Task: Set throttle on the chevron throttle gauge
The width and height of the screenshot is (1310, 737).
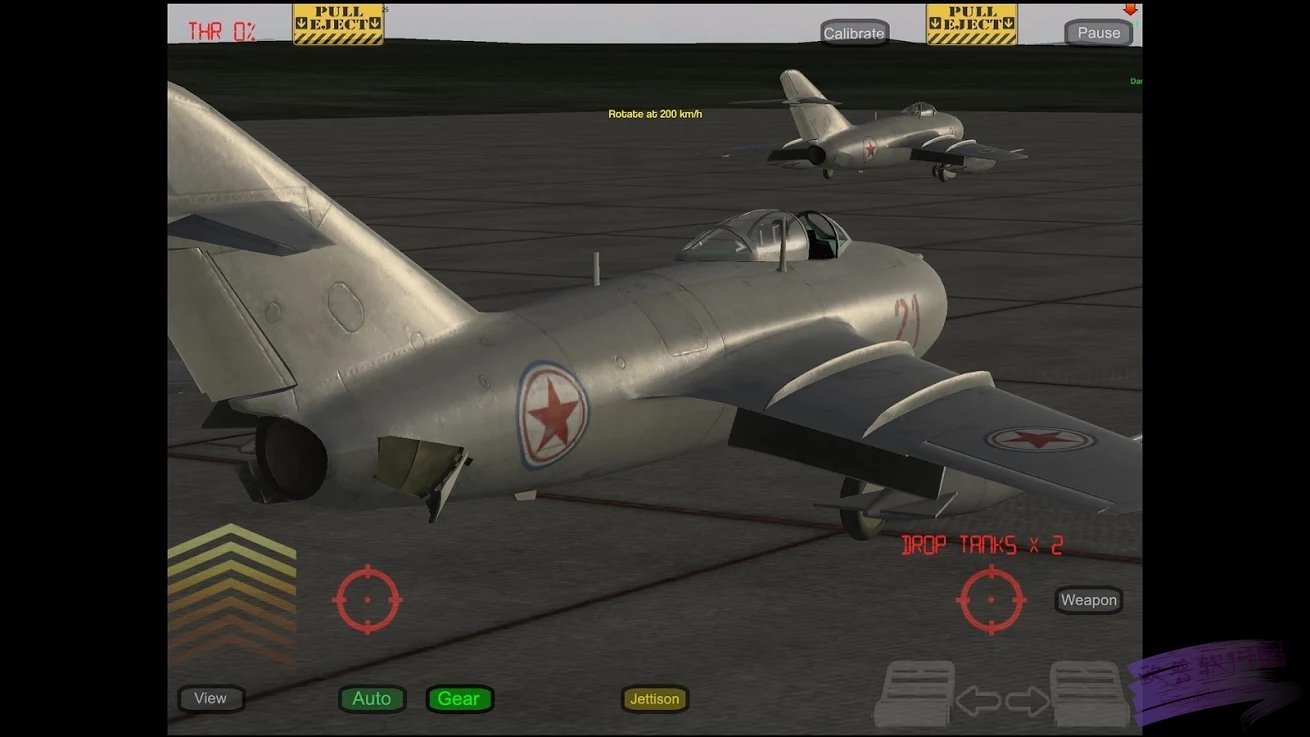Action: [x=232, y=595]
